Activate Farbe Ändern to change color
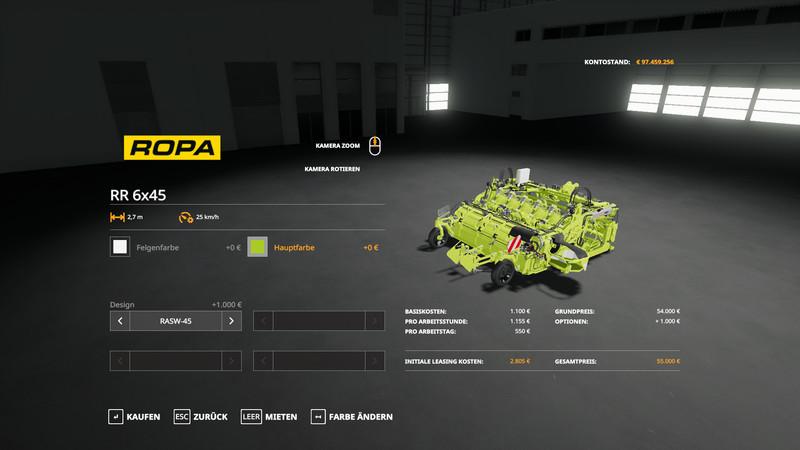Viewport: 800px width, 450px height. click(x=352, y=416)
